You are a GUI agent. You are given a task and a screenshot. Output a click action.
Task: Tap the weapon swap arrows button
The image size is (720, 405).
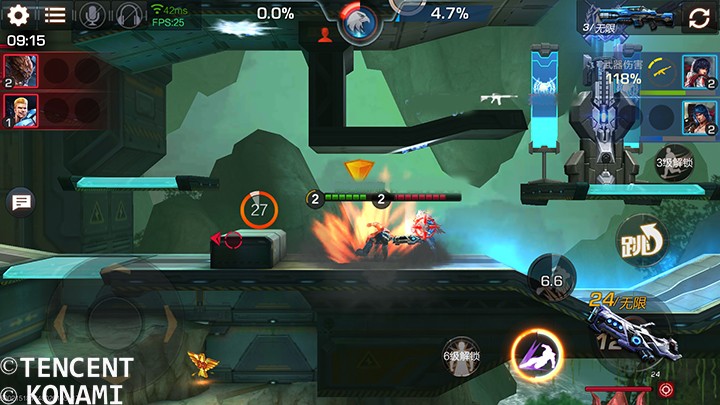pos(697,17)
